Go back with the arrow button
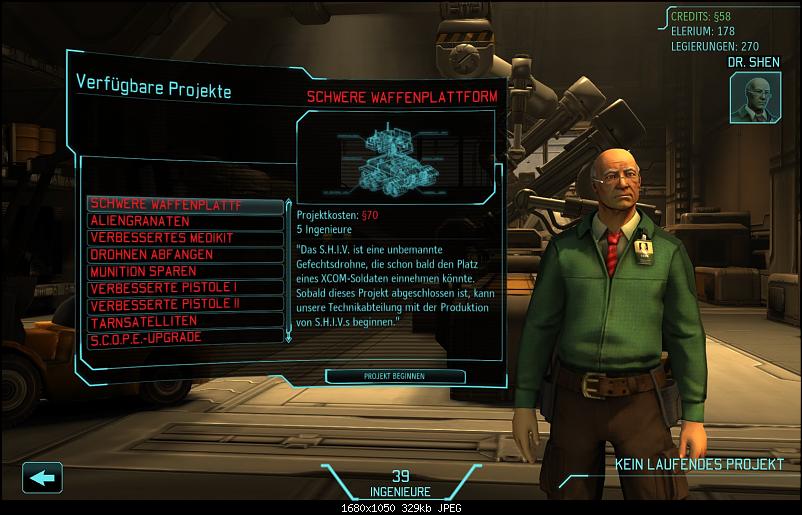This screenshot has height=515, width=802. click(40, 477)
